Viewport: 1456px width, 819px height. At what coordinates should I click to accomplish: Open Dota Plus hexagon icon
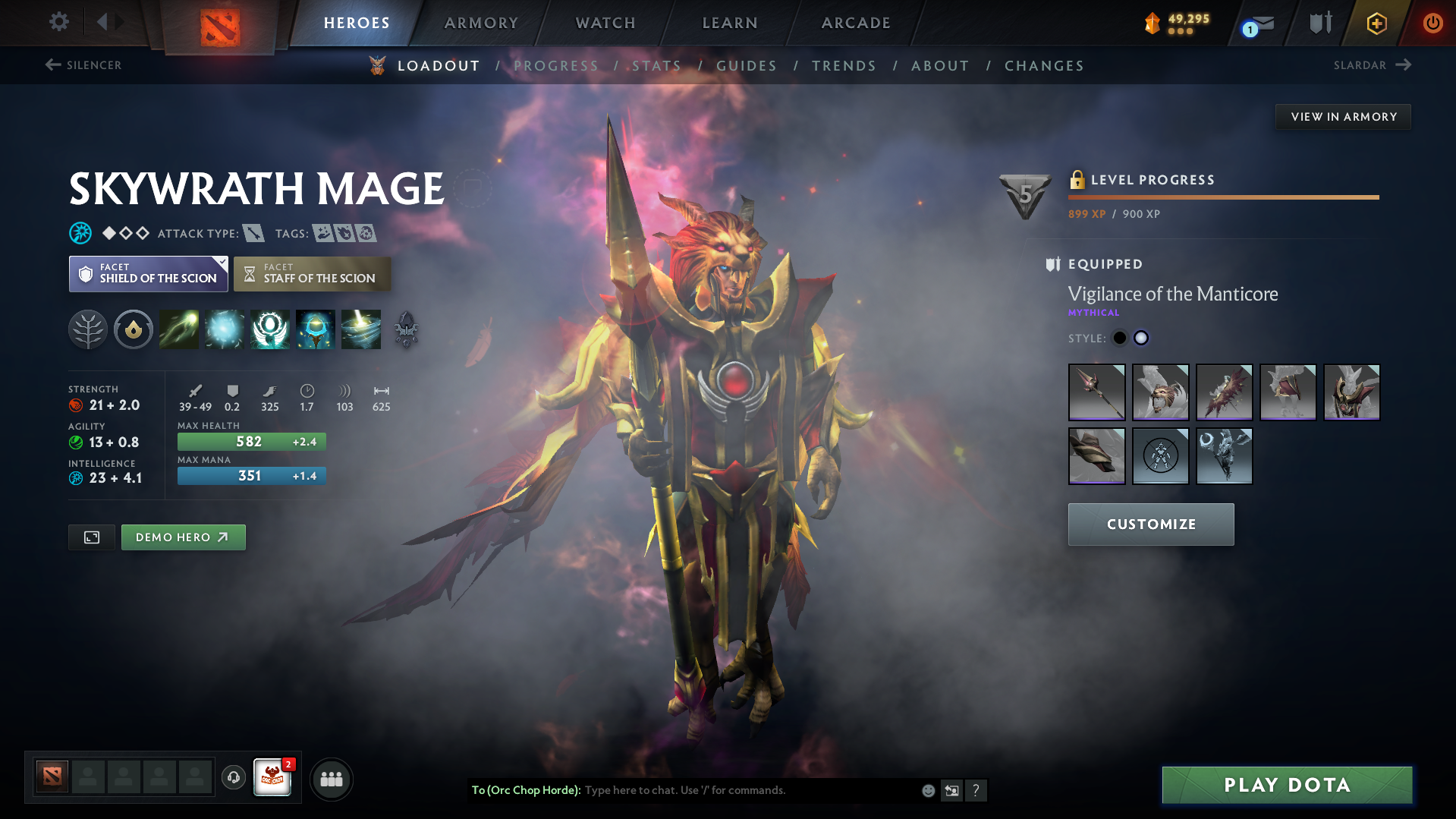pyautogui.click(x=1376, y=23)
